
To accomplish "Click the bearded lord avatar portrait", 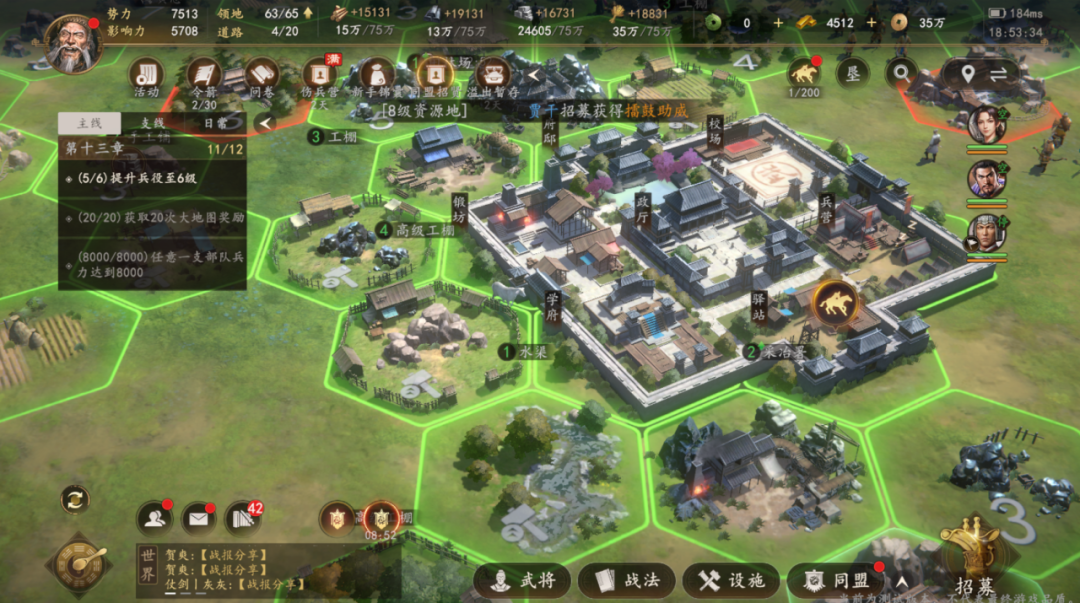I will [x=72, y=44].
